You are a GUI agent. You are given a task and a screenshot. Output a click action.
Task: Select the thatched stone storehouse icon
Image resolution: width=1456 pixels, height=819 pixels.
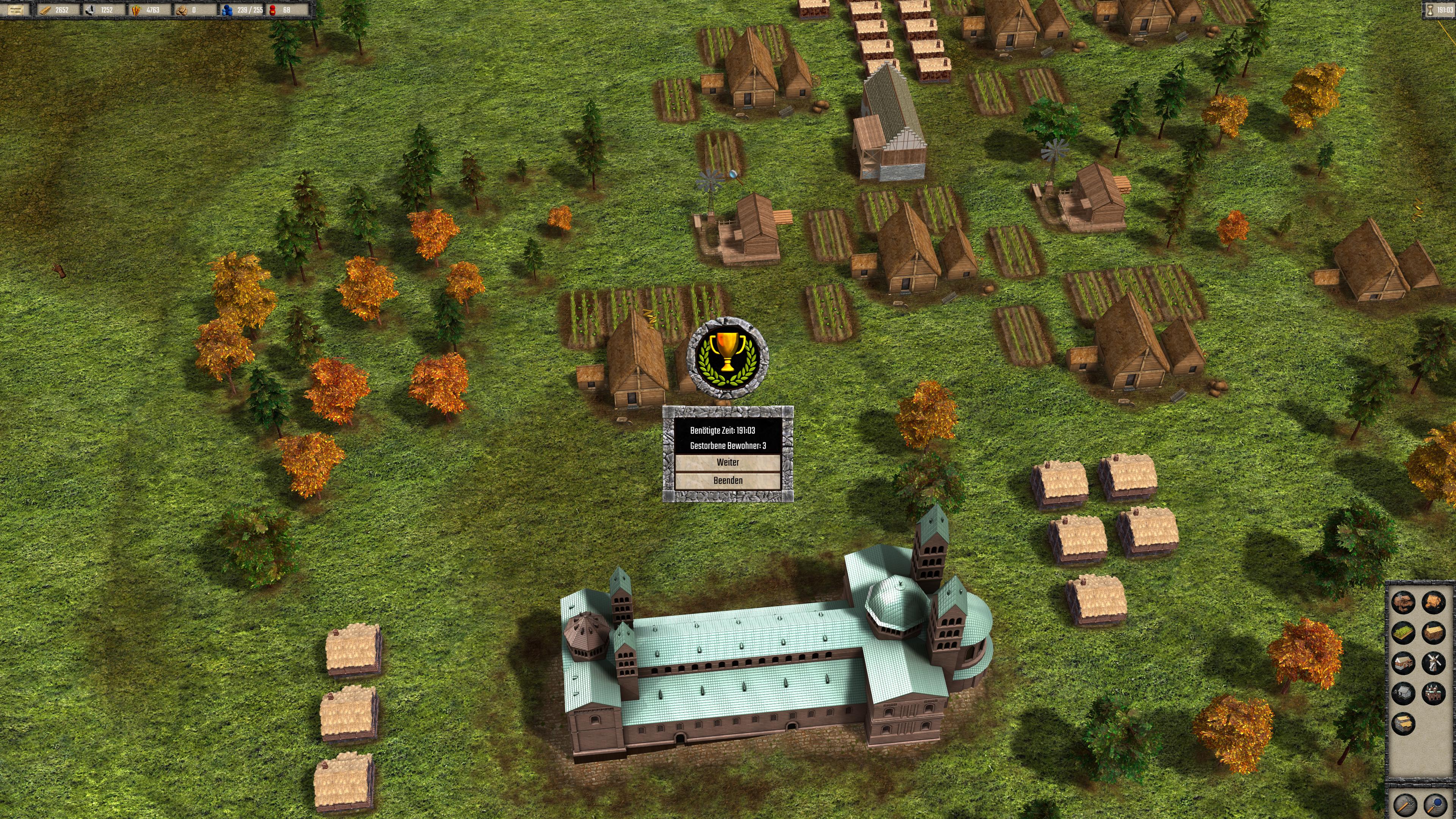(x=1403, y=723)
